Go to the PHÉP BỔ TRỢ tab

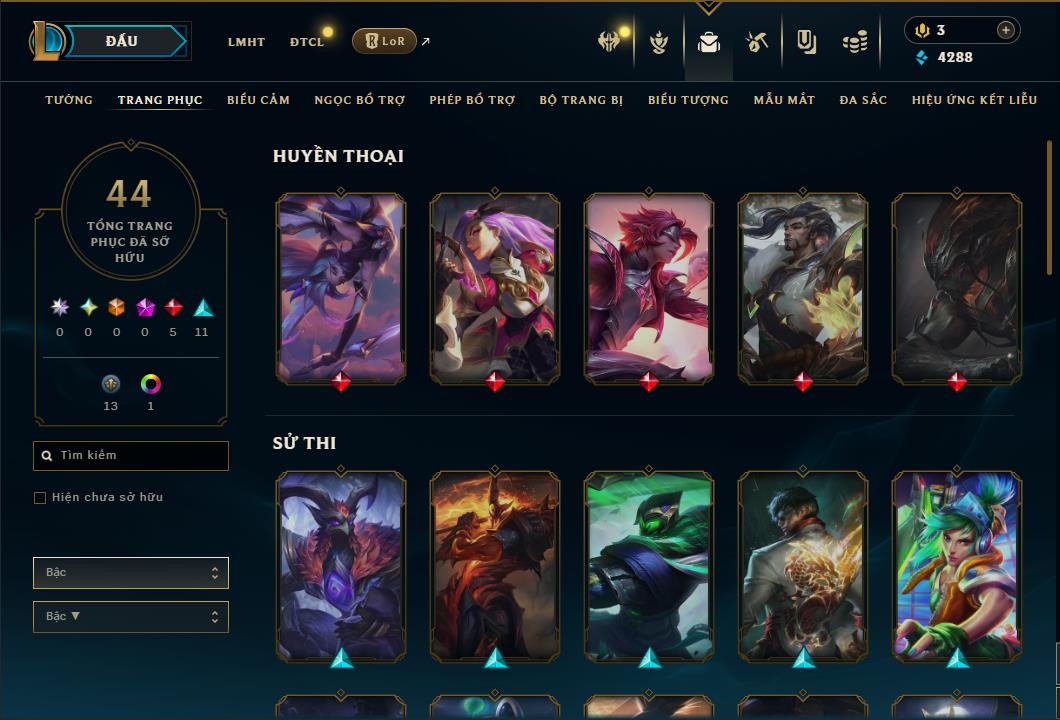[472, 100]
